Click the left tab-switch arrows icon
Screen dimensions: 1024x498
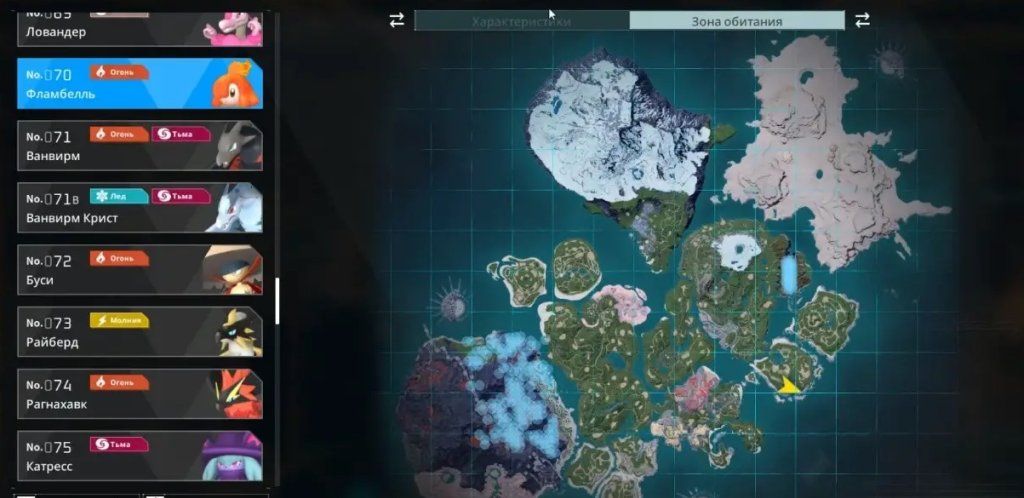click(x=397, y=20)
